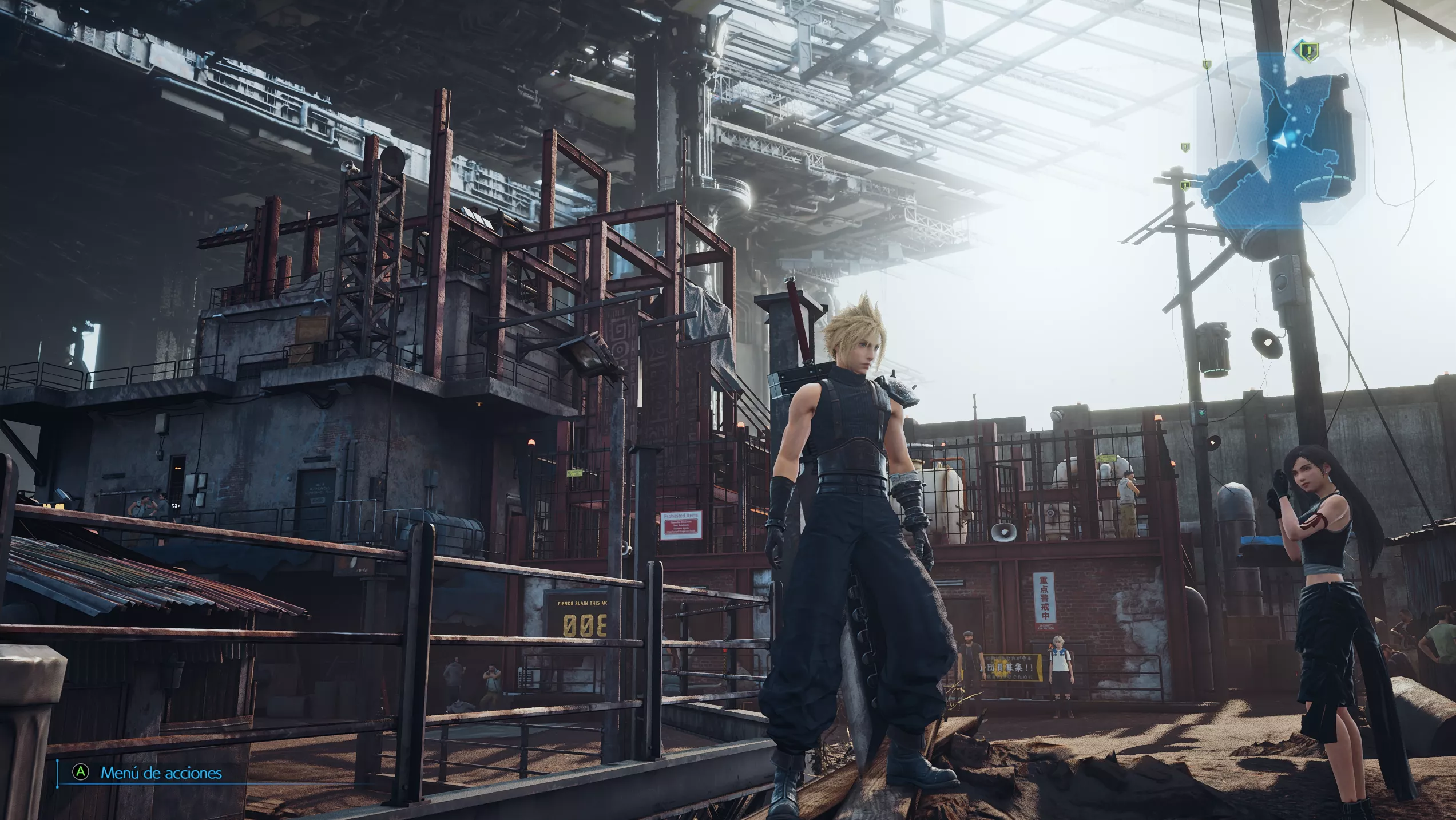Select the large green exclamation quest marker

point(1307,52)
